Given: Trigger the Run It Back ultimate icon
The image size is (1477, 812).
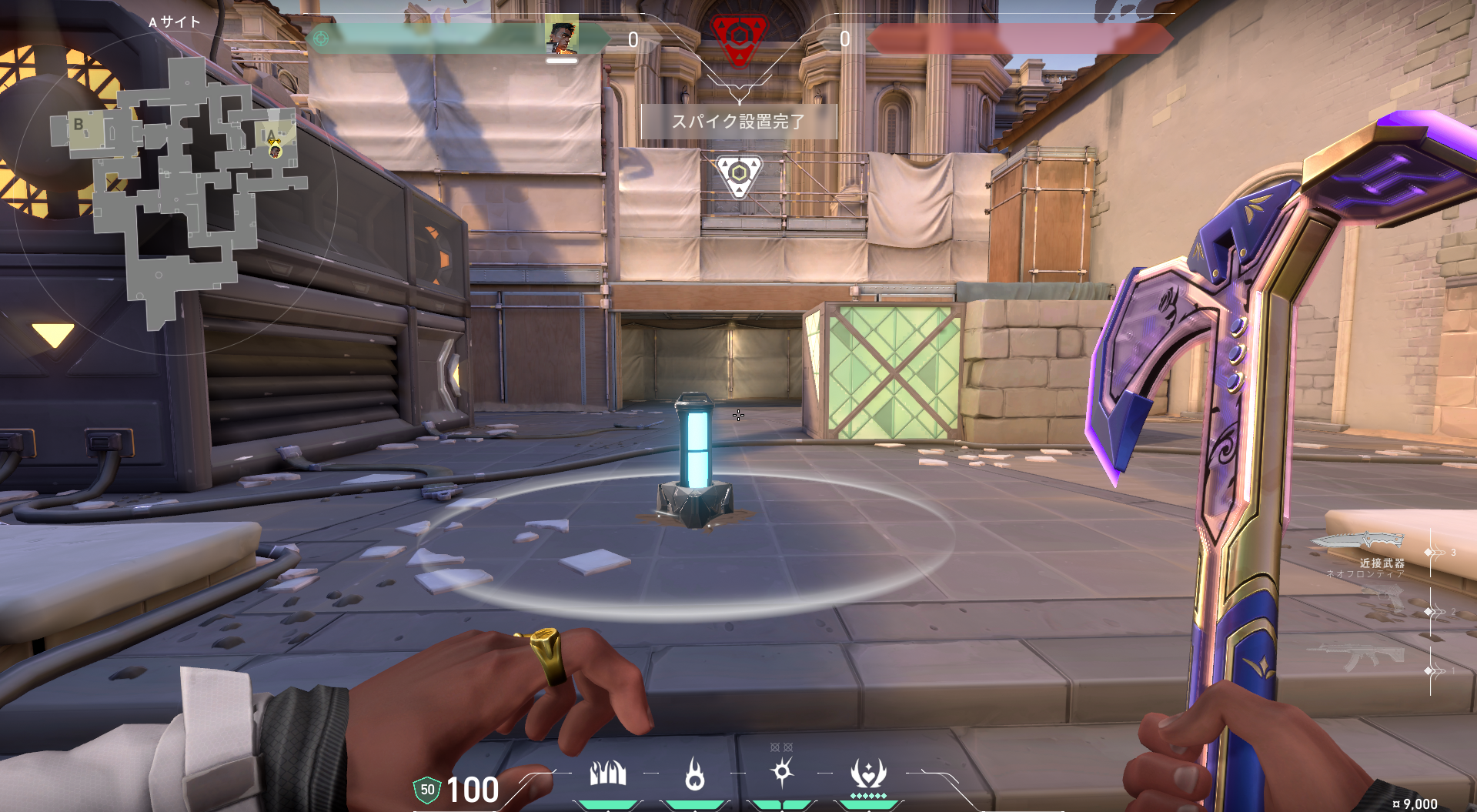Looking at the screenshot, I should pos(868,773).
